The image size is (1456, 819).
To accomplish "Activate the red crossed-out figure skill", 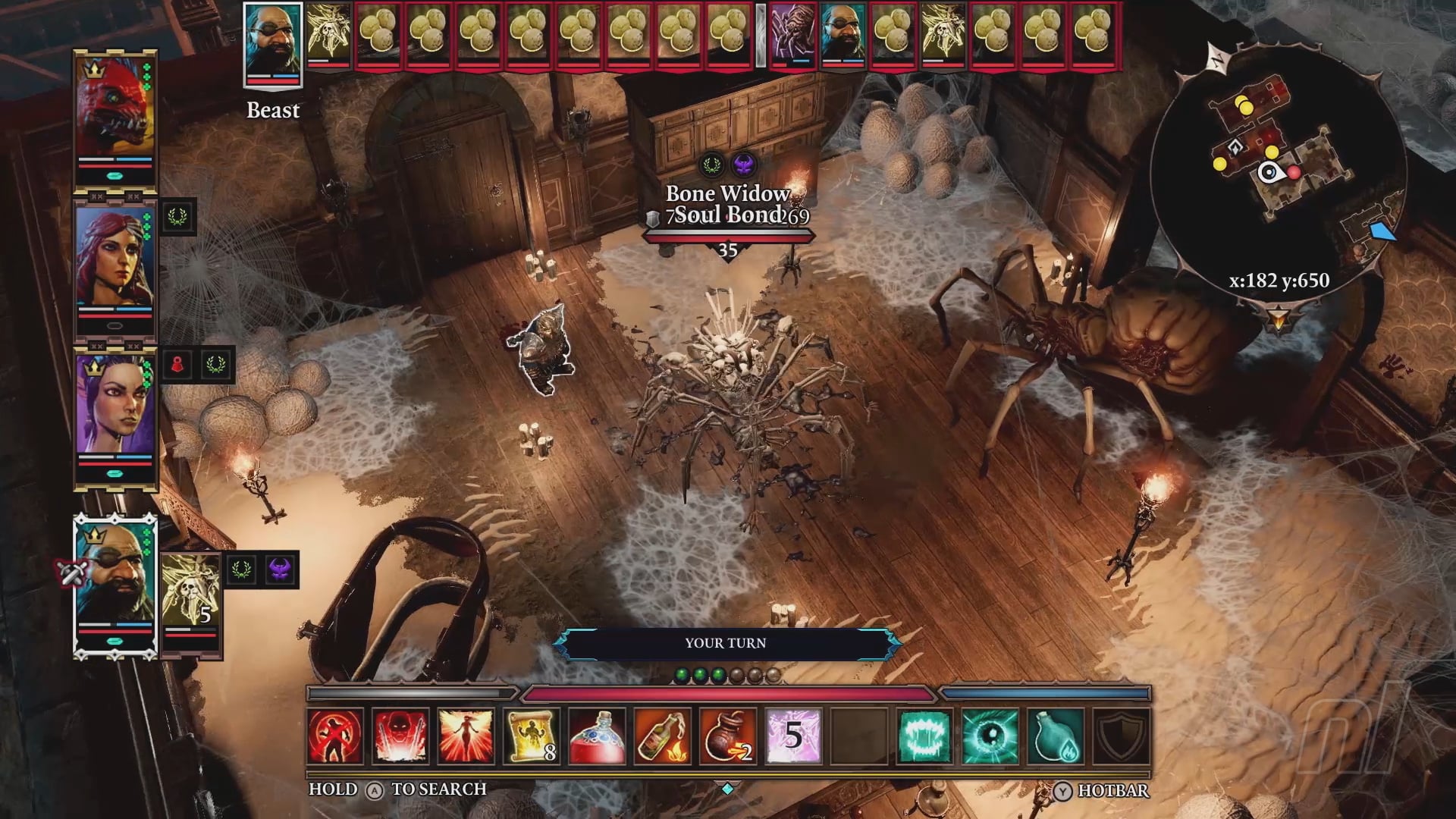I will [335, 736].
